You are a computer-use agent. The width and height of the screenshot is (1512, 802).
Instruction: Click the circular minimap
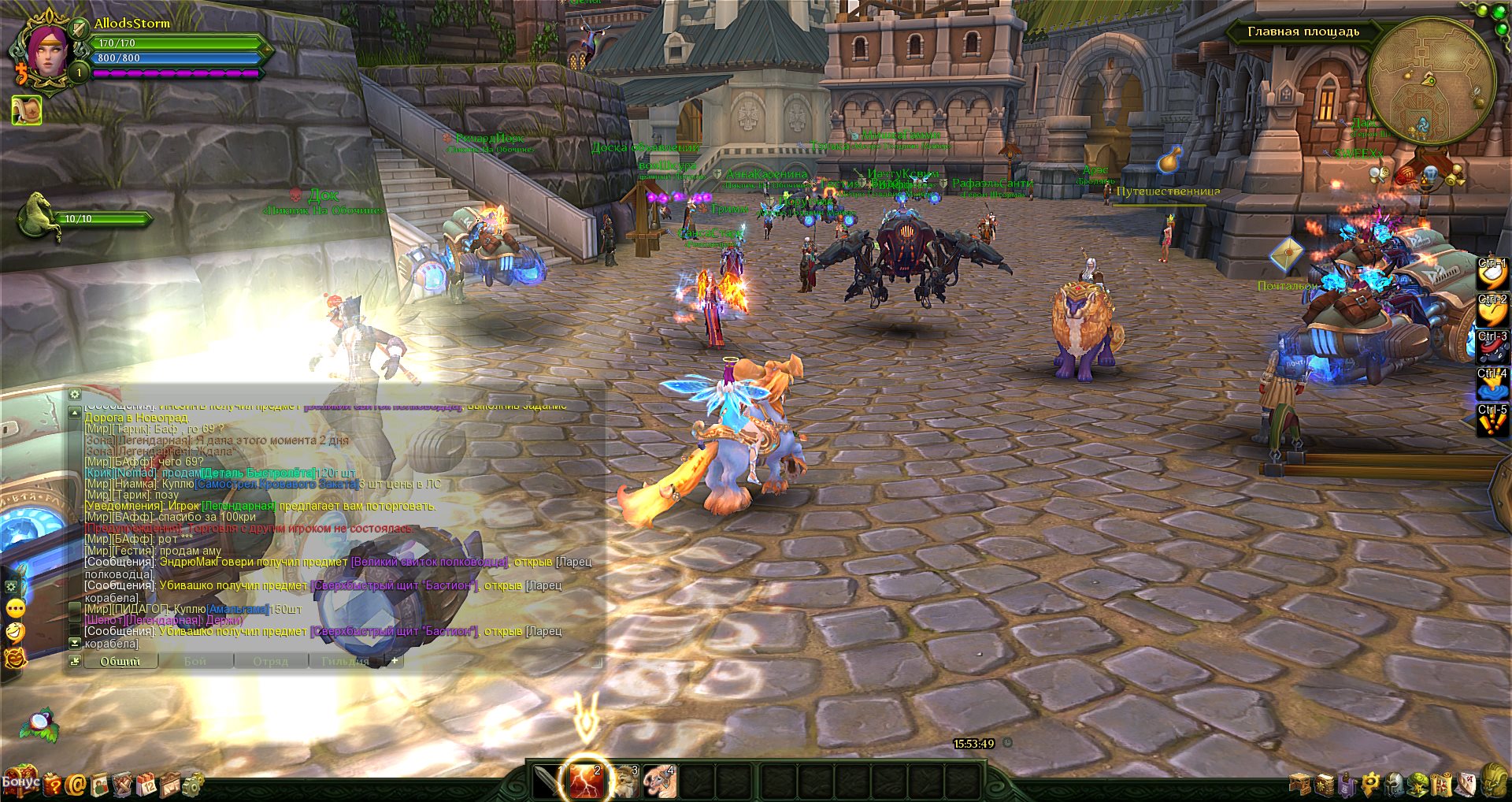1431,81
